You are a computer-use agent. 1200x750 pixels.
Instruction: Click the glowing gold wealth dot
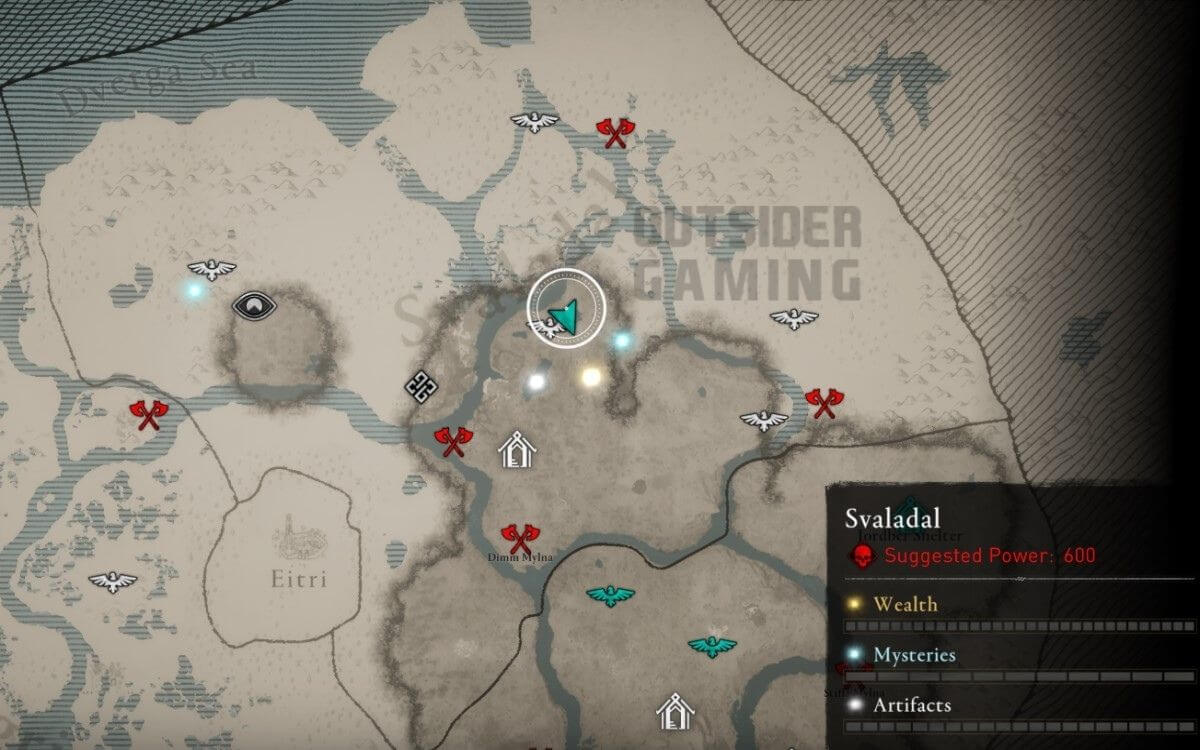(591, 376)
